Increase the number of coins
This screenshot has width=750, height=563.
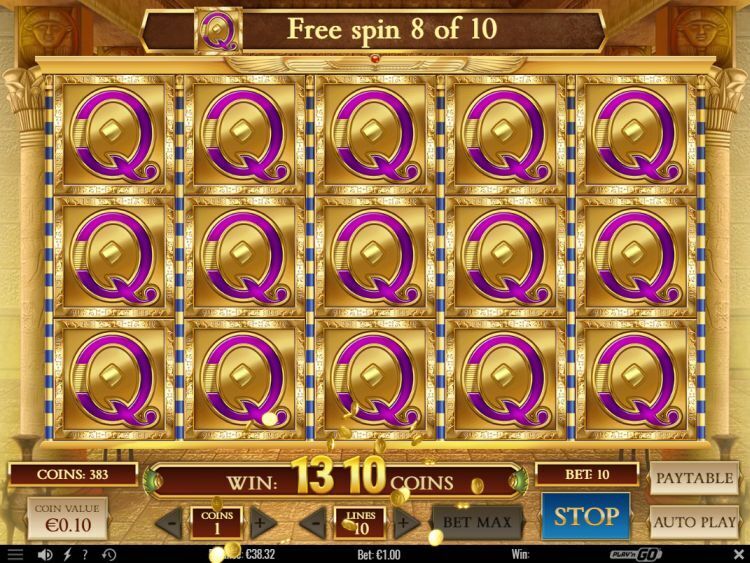(263, 522)
